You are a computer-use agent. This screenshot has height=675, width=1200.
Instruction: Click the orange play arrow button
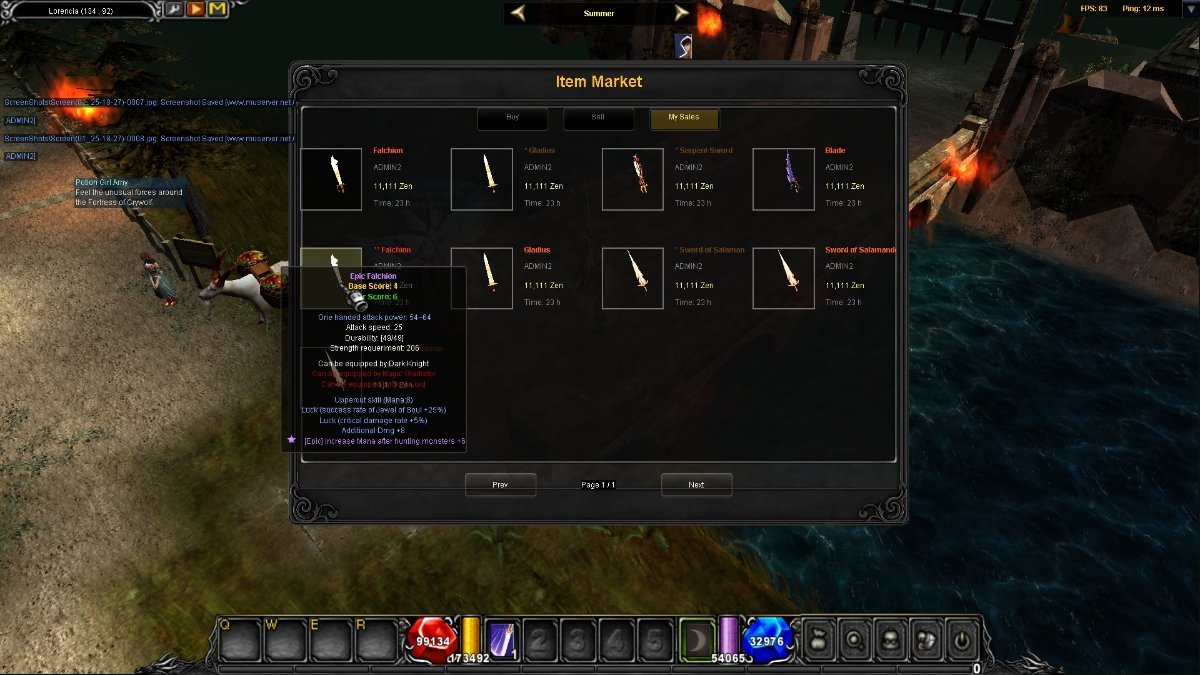(x=195, y=10)
